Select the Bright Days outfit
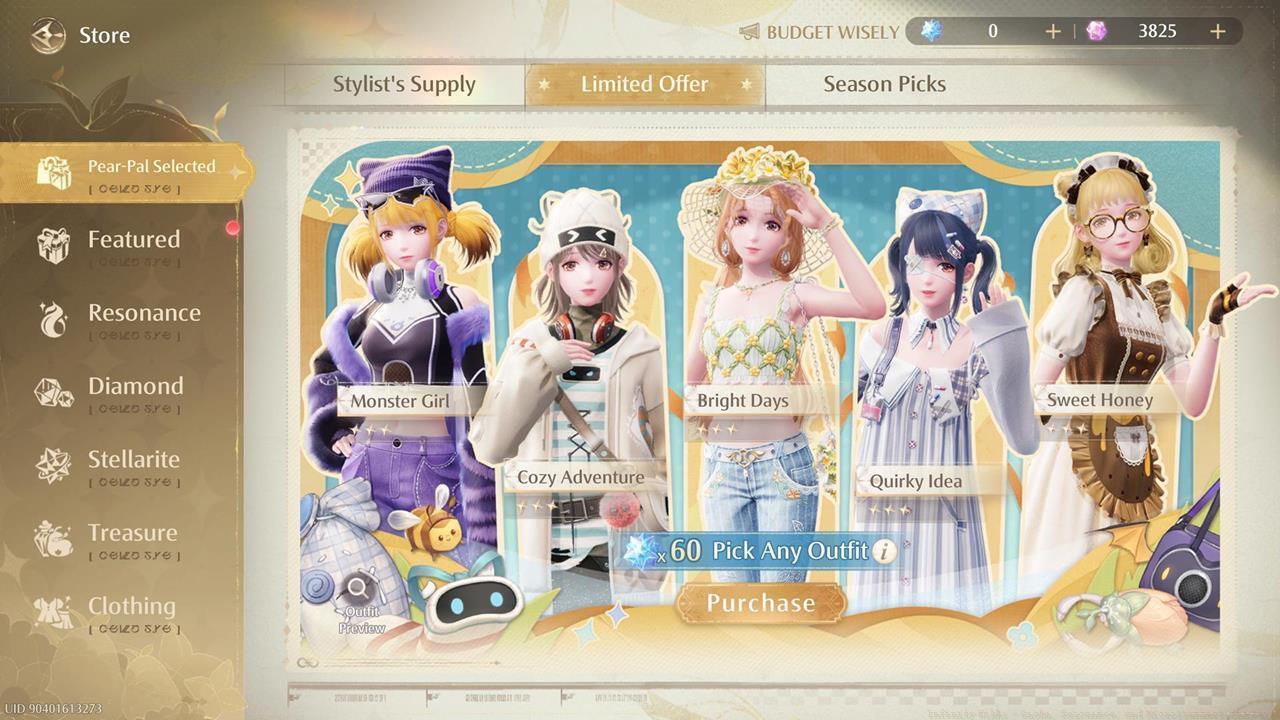This screenshot has width=1280, height=720. (743, 400)
